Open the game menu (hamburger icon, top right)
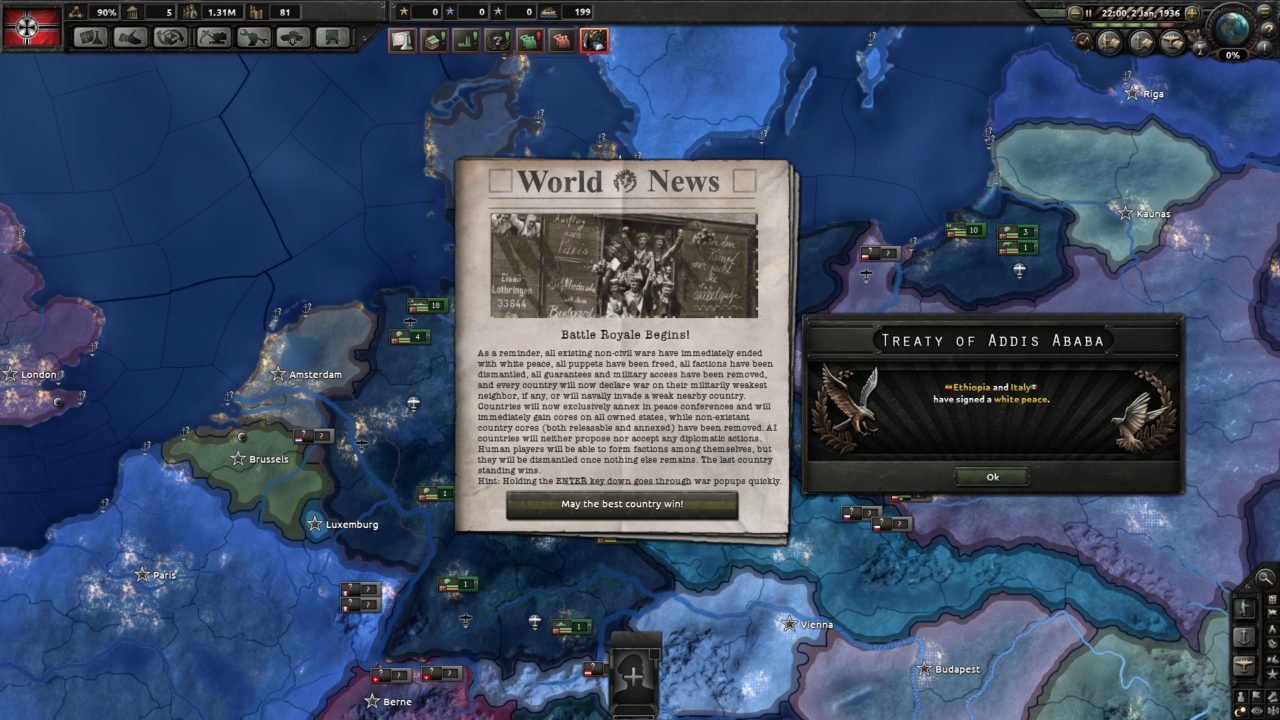Viewport: 1280px width, 720px height. tap(1263, 11)
